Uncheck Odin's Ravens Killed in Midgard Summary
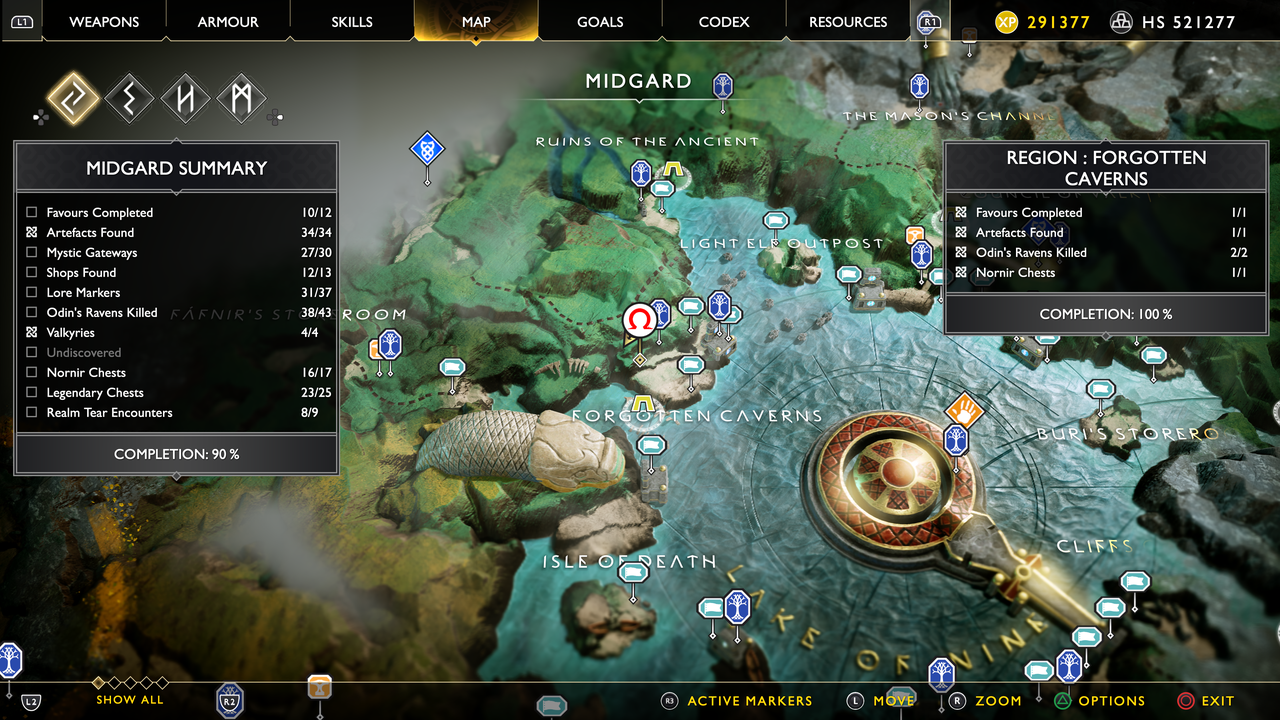 [32, 312]
